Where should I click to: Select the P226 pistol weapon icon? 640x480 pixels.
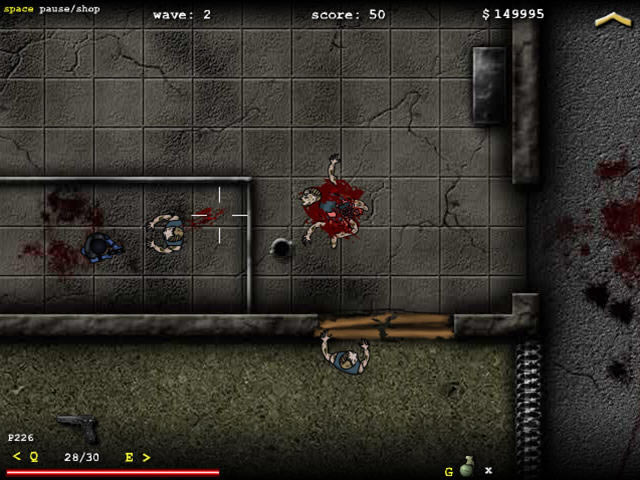78,427
